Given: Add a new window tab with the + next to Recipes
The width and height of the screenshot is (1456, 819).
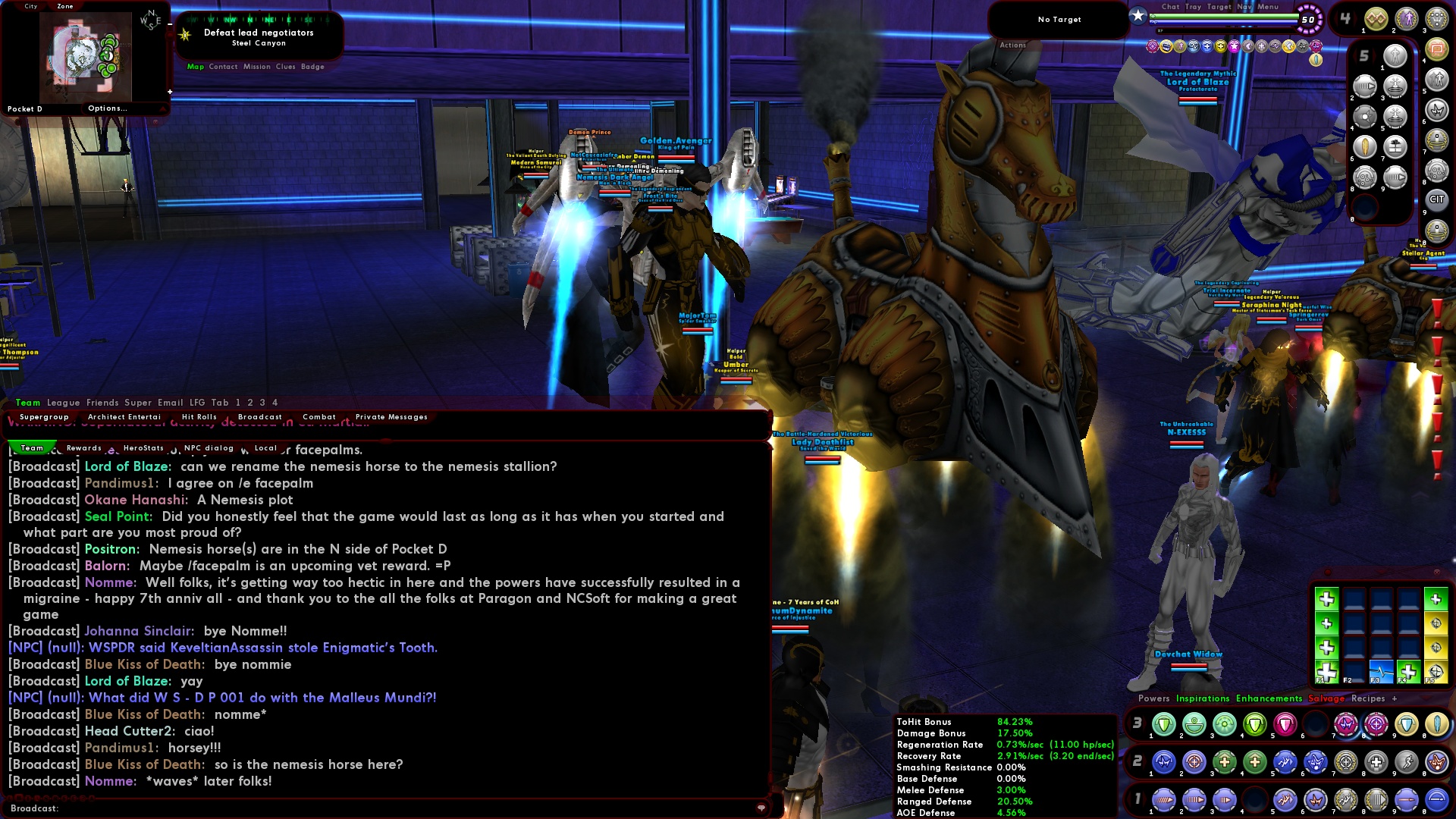Looking at the screenshot, I should [x=1395, y=698].
